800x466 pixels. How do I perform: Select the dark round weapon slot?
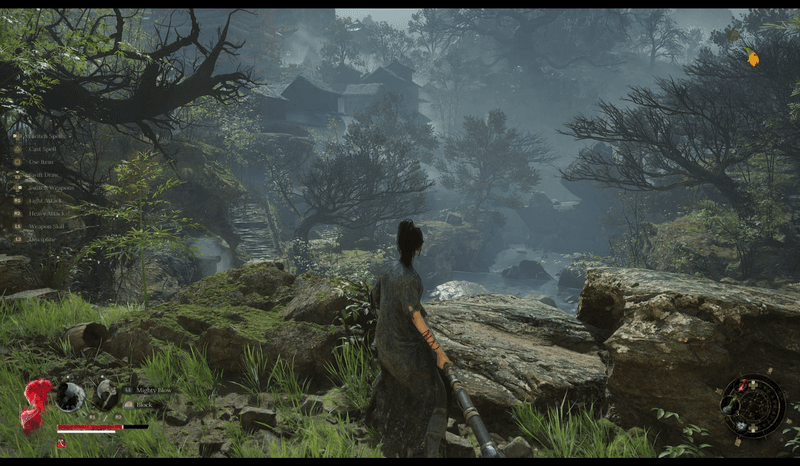[70, 397]
